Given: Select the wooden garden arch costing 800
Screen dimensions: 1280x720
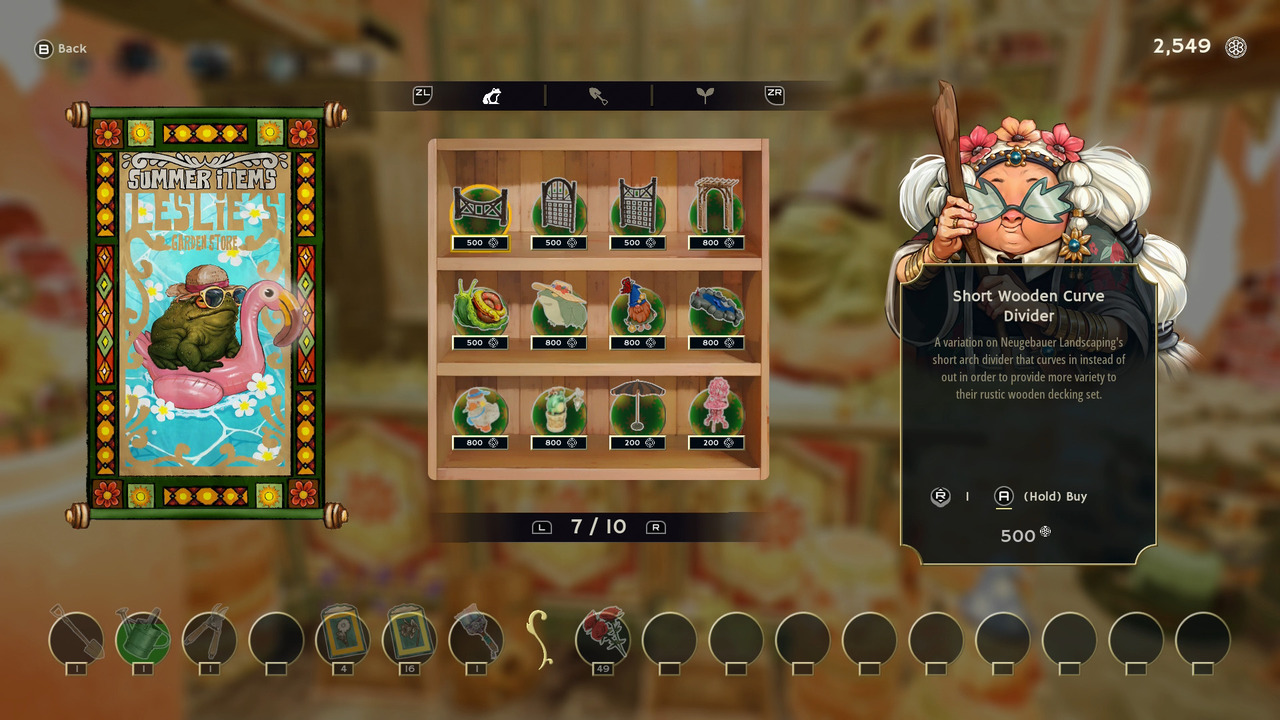Looking at the screenshot, I should click(x=716, y=208).
